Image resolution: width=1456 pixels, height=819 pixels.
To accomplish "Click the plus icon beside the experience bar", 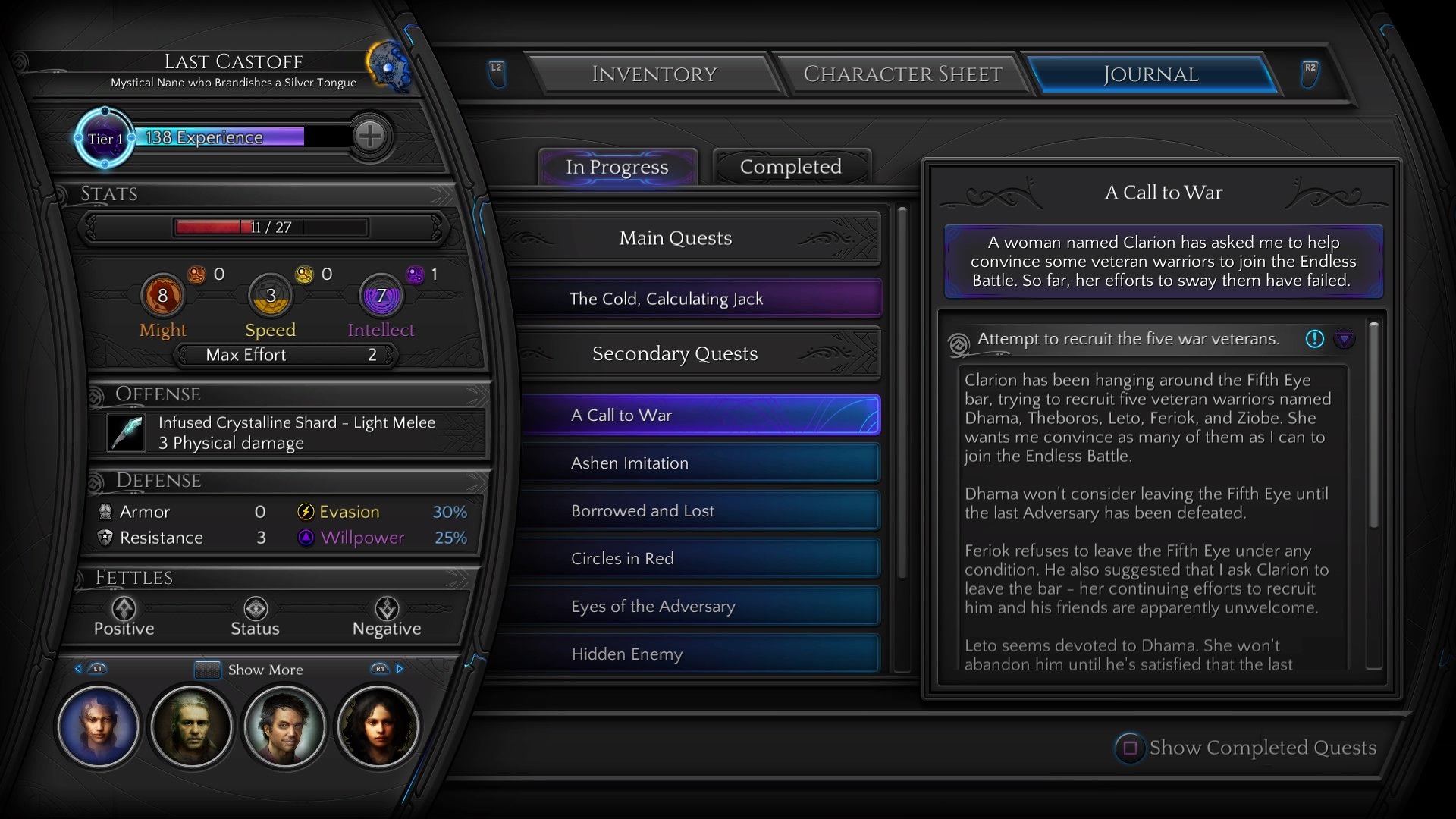I will pos(370,136).
